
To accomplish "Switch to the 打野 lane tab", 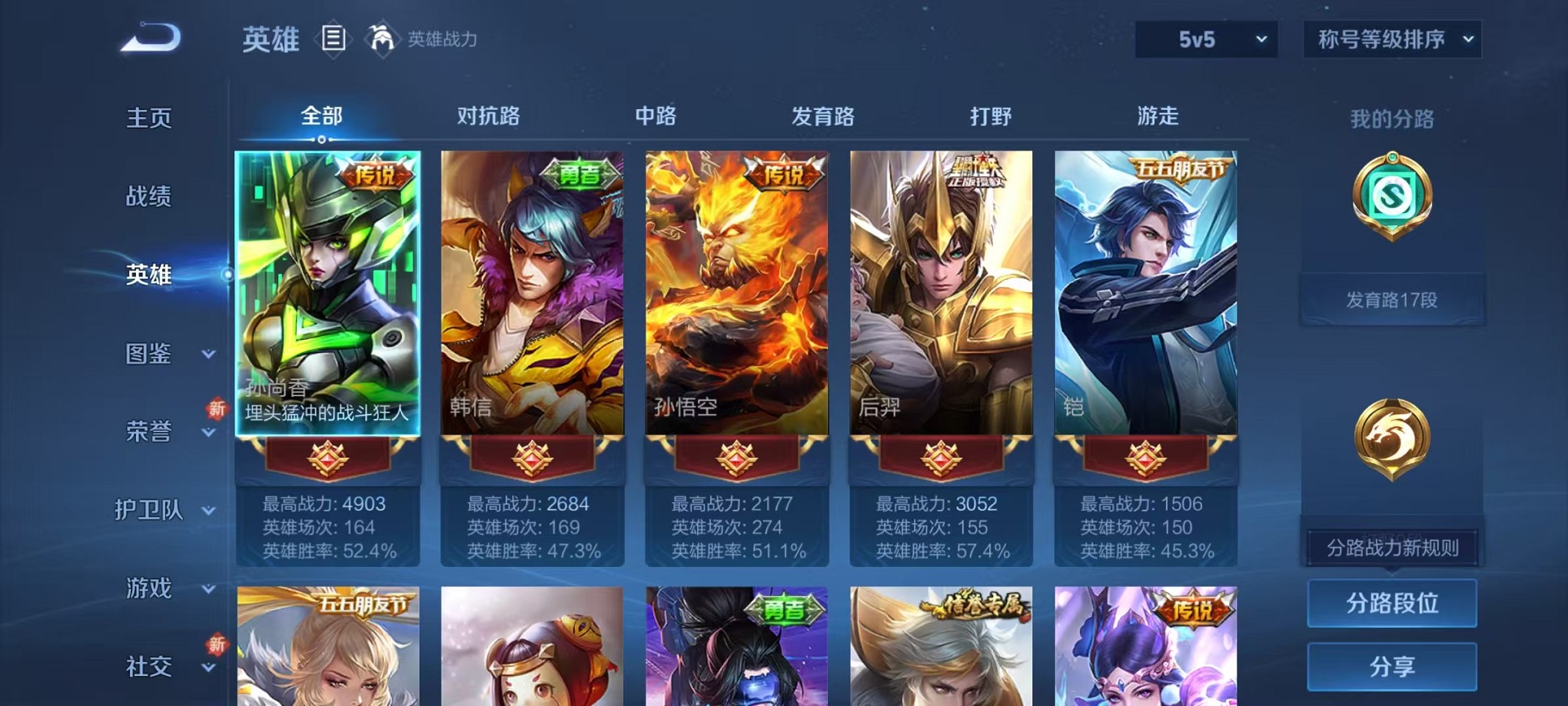I will (988, 117).
